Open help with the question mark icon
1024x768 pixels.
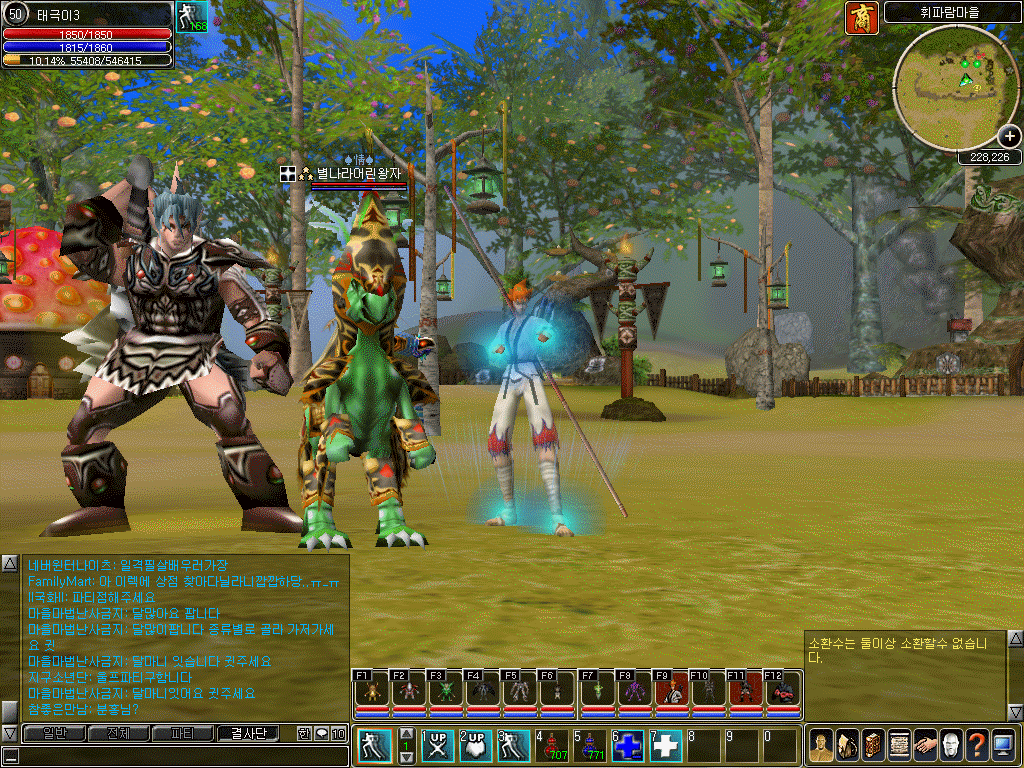click(x=976, y=745)
